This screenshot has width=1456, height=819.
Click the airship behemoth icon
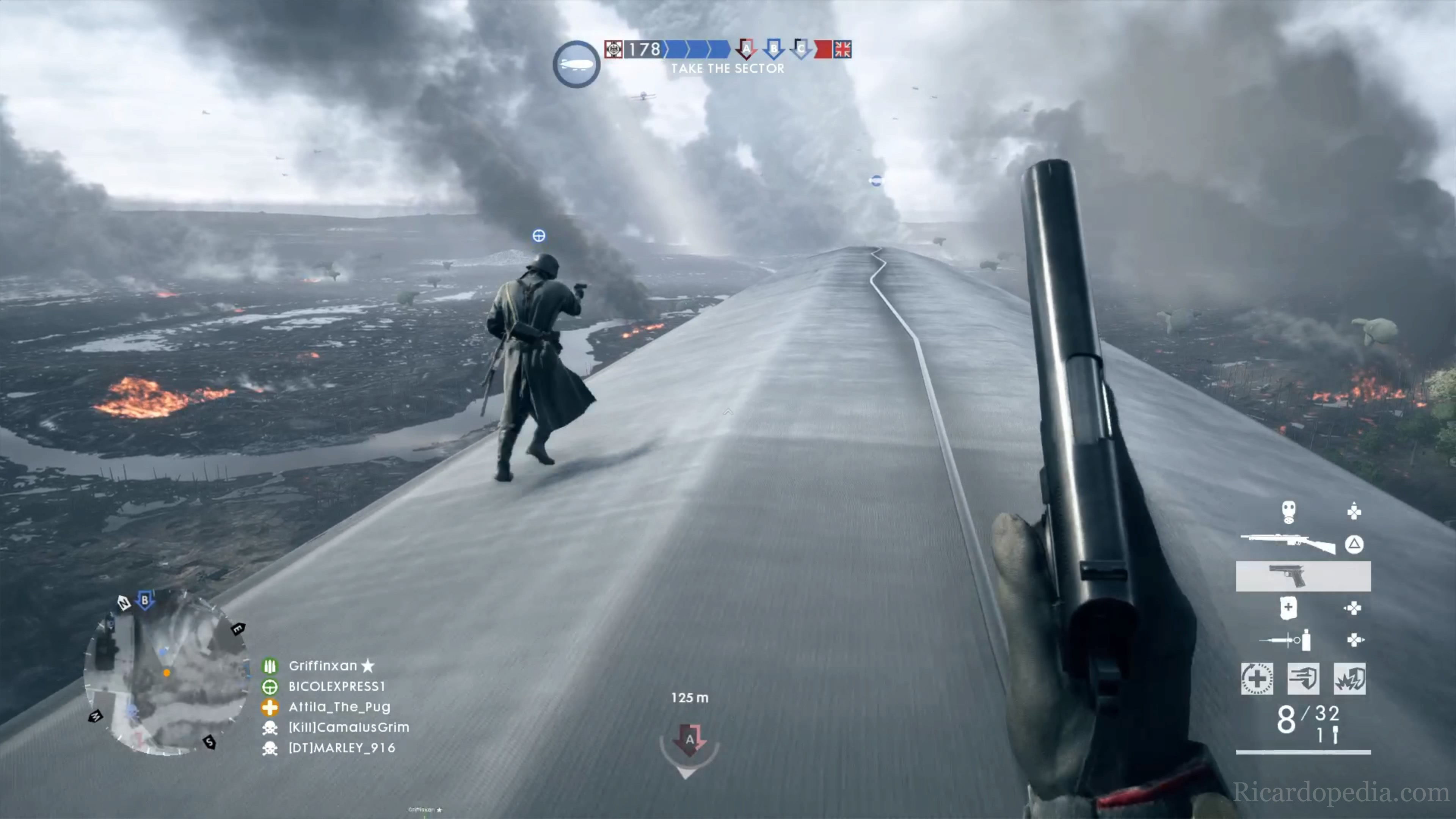576,64
